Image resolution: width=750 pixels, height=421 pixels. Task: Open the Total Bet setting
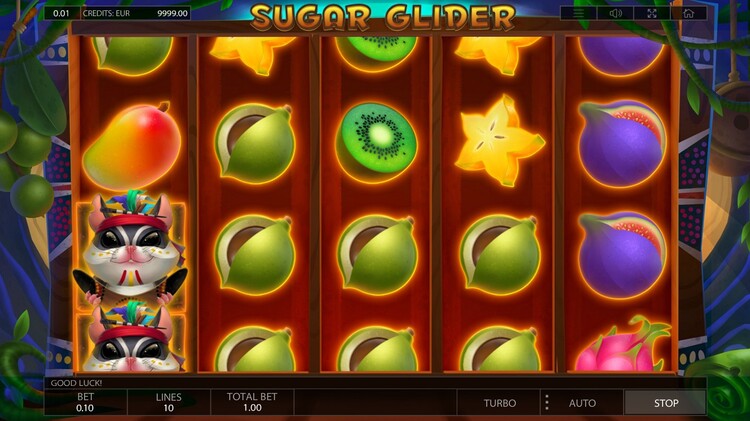coord(251,403)
